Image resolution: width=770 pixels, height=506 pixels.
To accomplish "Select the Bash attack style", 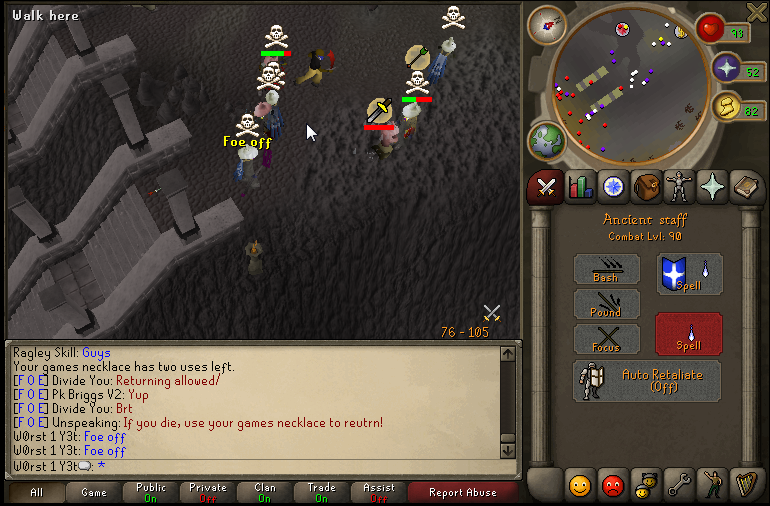I will (x=605, y=269).
